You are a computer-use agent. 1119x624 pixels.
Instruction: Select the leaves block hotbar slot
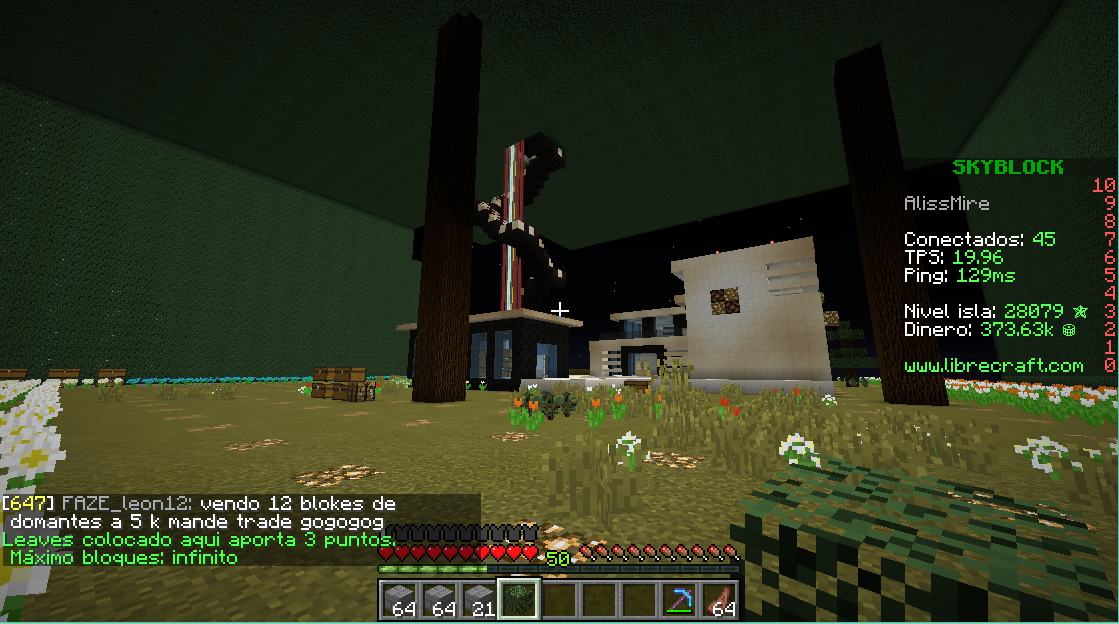coord(520,598)
